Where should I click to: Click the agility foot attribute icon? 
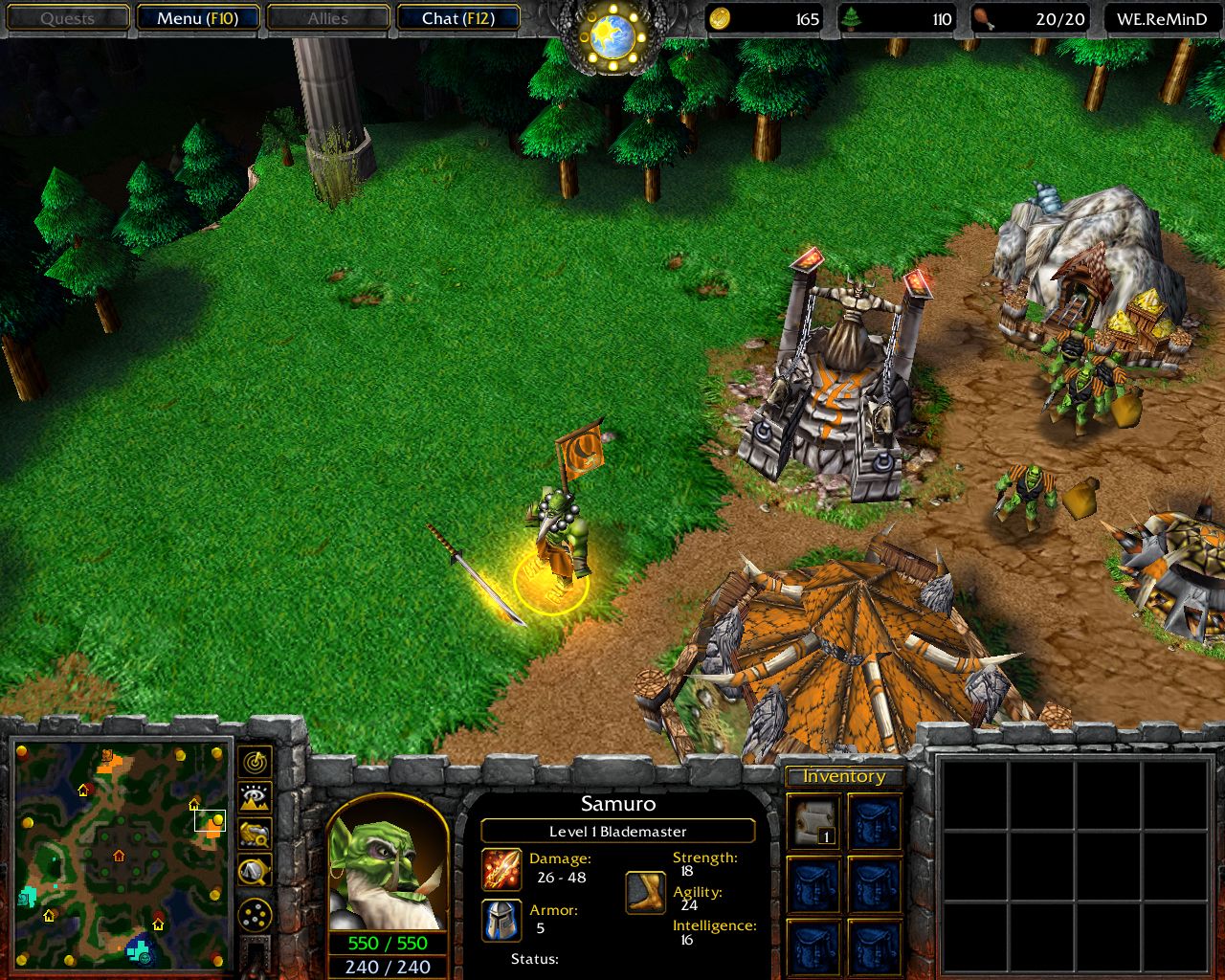(x=646, y=892)
